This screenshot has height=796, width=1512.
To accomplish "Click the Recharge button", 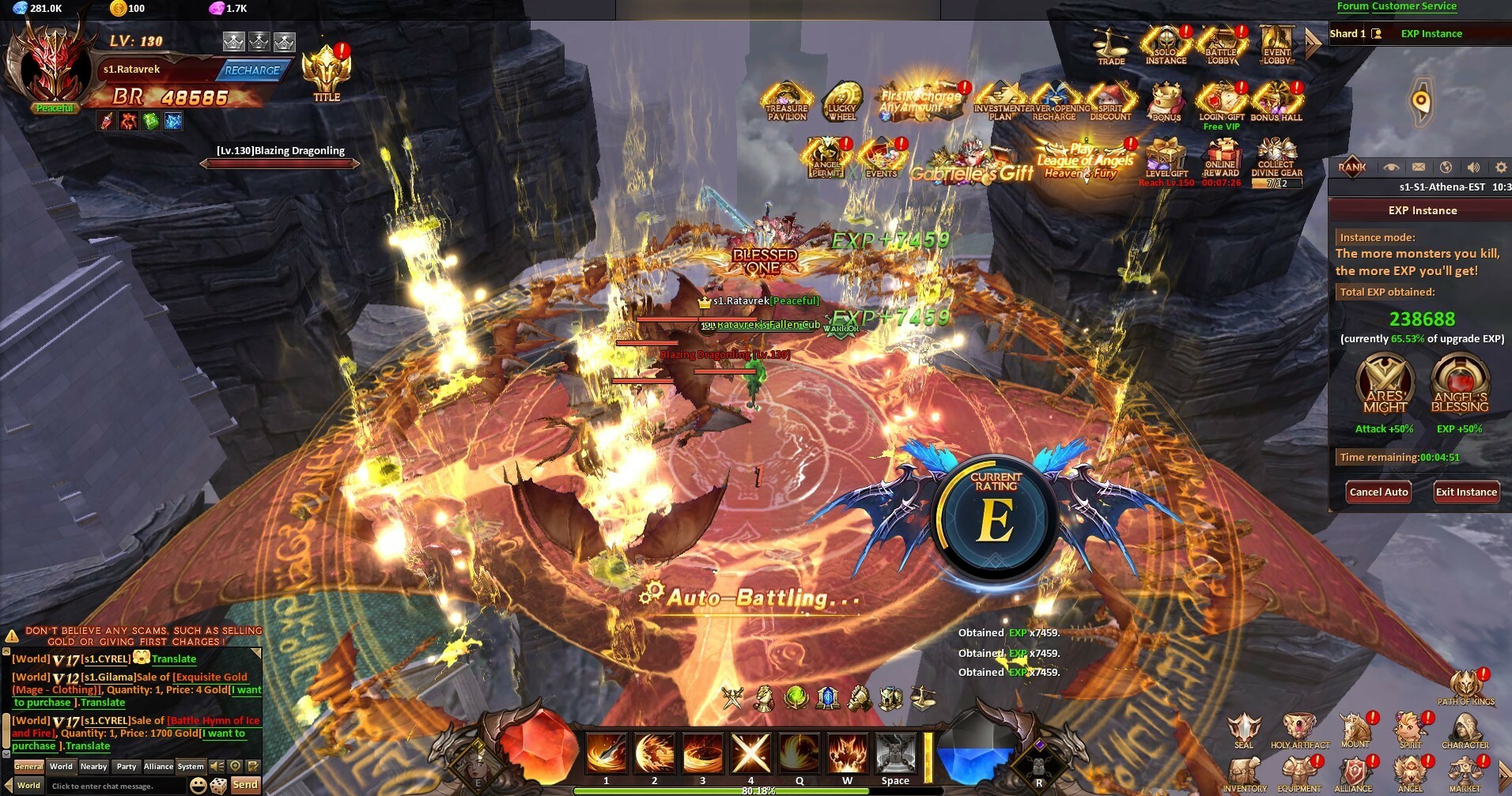I will 251,70.
